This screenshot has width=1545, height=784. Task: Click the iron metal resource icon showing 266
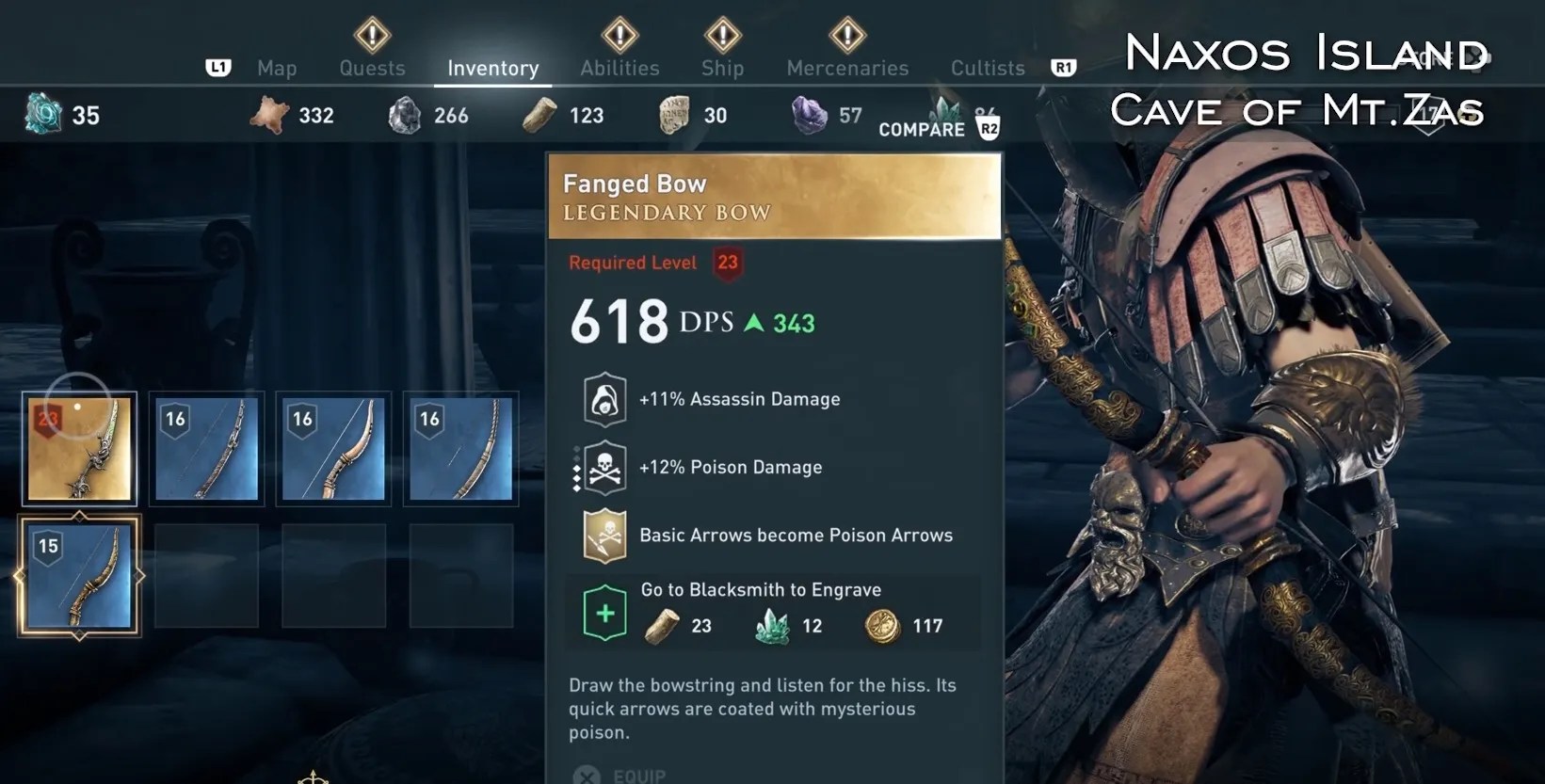click(x=407, y=114)
